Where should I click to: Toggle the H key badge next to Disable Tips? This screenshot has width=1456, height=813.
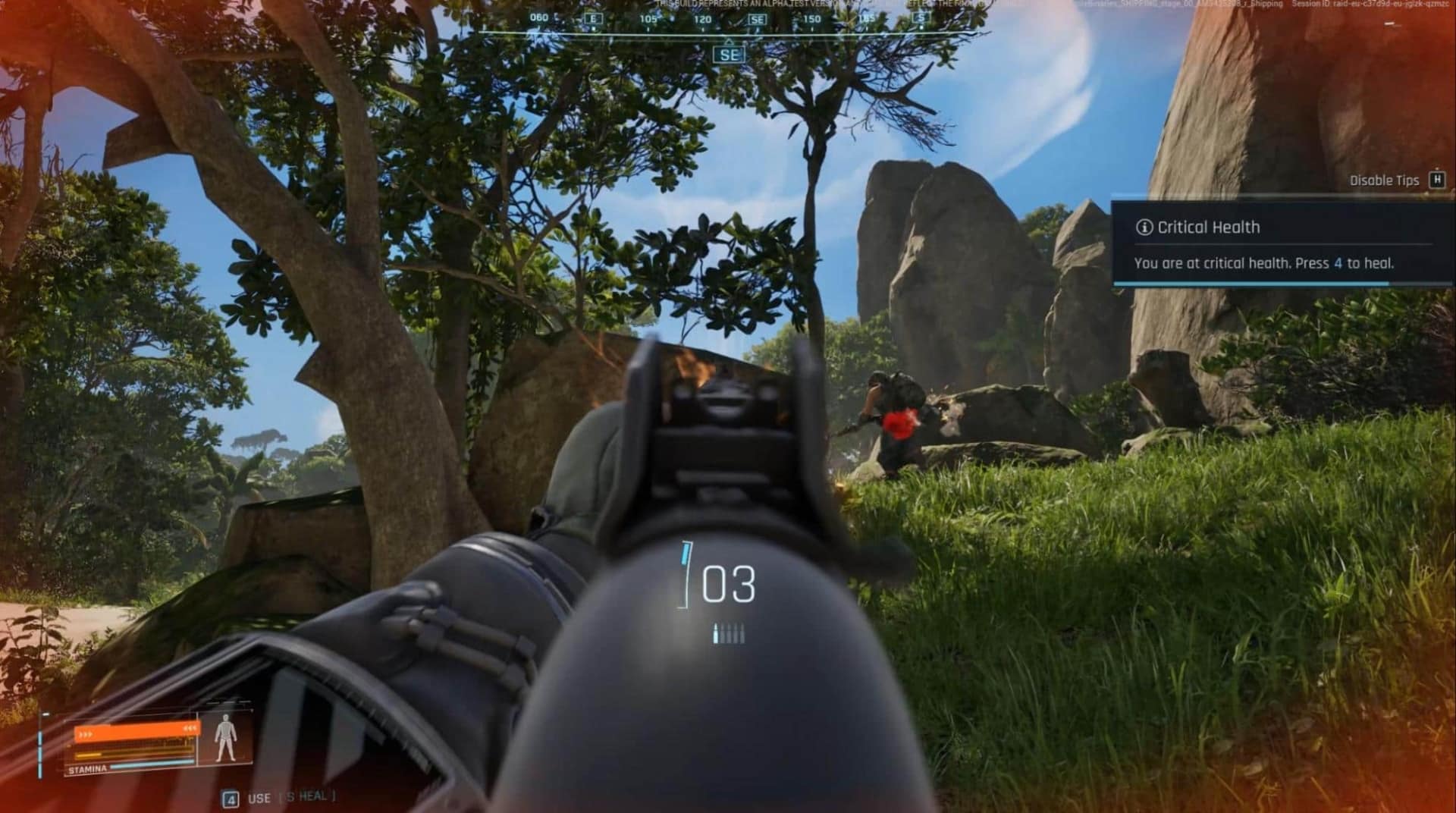[1439, 180]
